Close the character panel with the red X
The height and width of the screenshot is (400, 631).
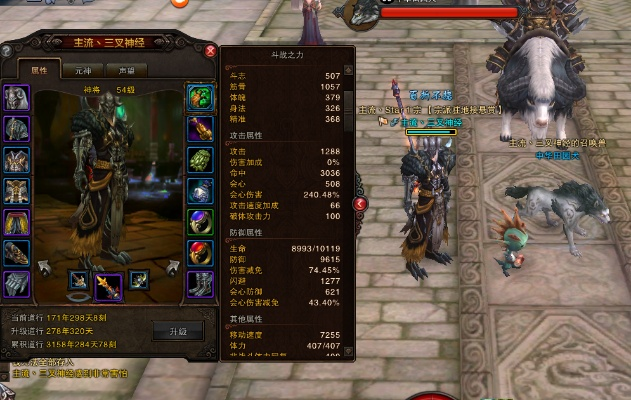tap(210, 50)
